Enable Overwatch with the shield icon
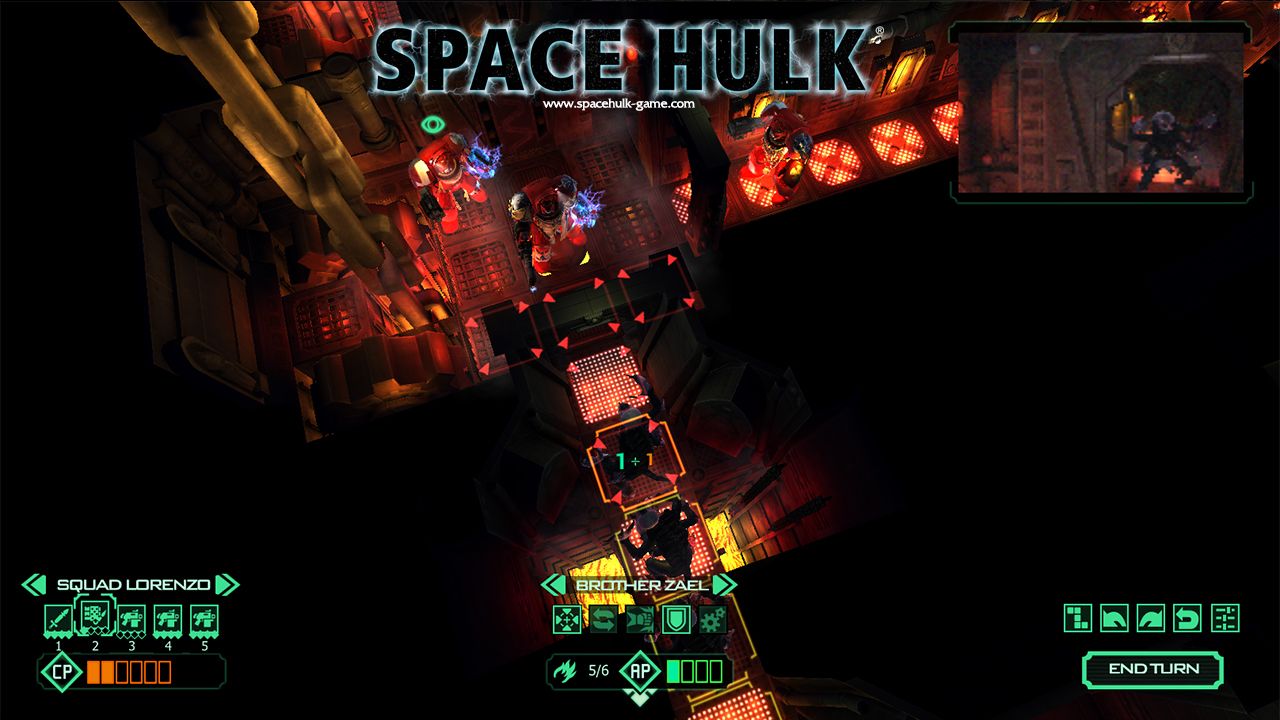 676,617
